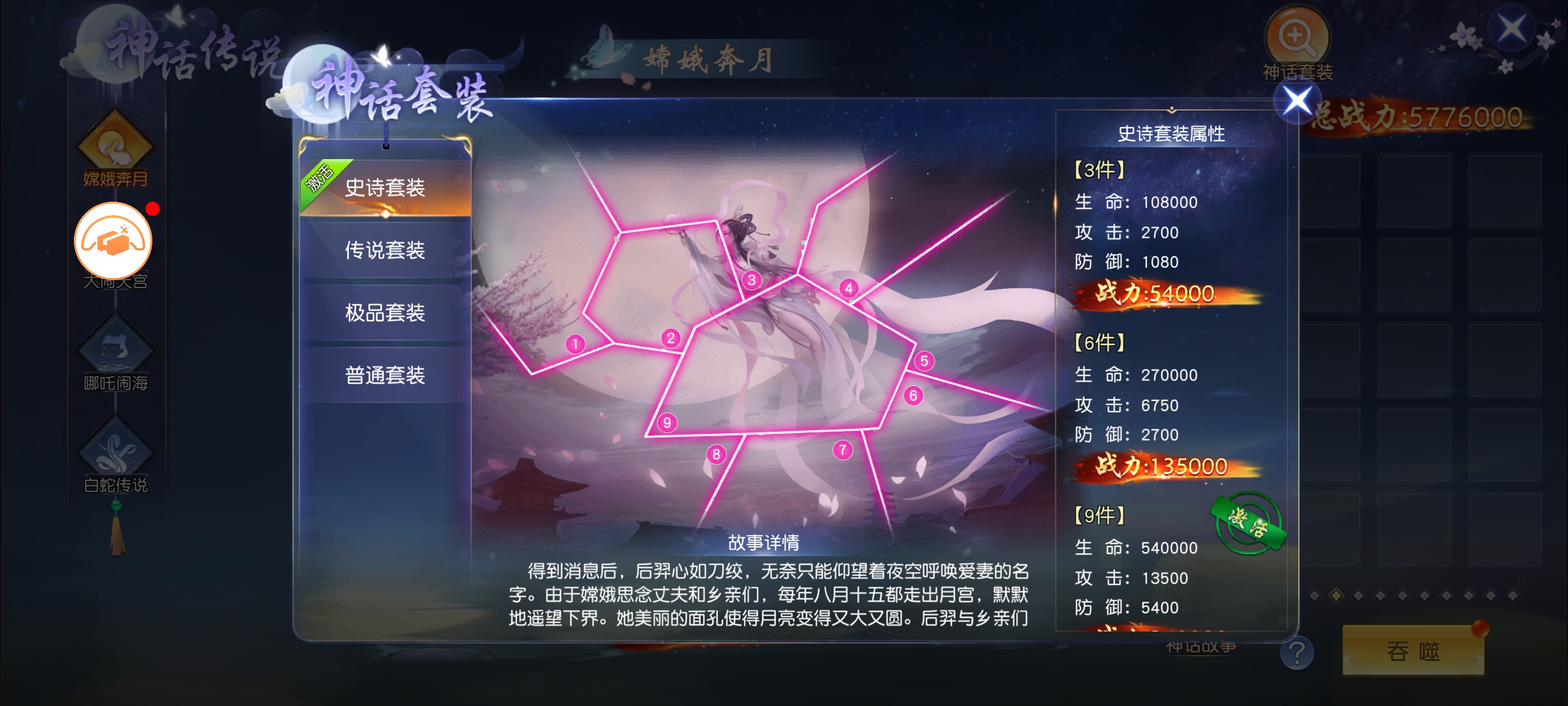Select puzzle piece number 5
1568x706 pixels.
click(x=924, y=361)
